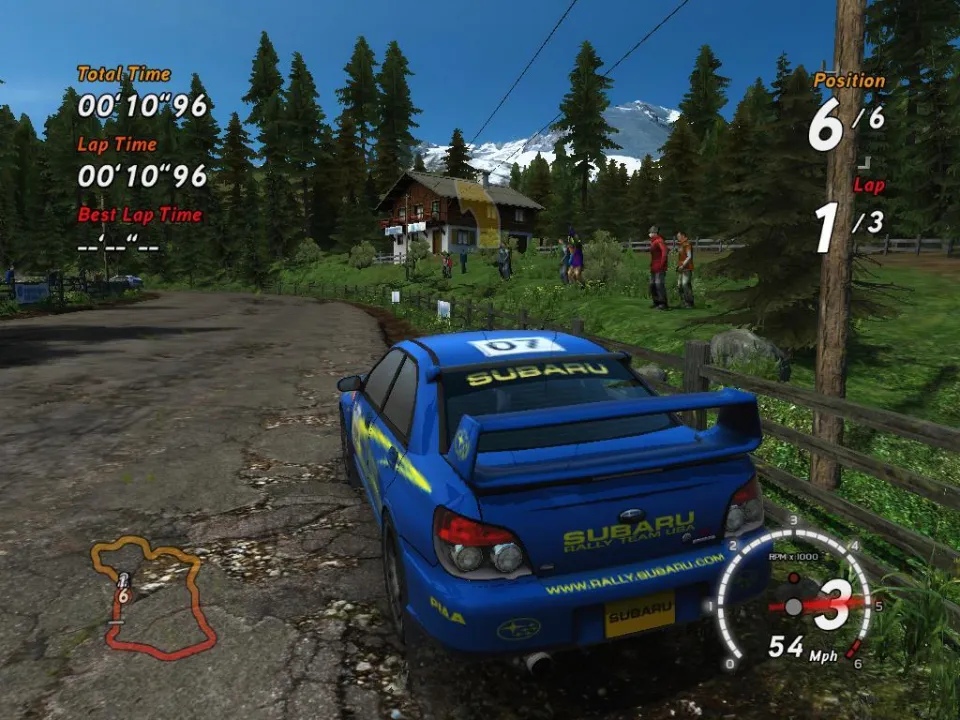Viewport: 960px width, 720px height.
Task: Click the track outline minimap
Action: (152, 597)
